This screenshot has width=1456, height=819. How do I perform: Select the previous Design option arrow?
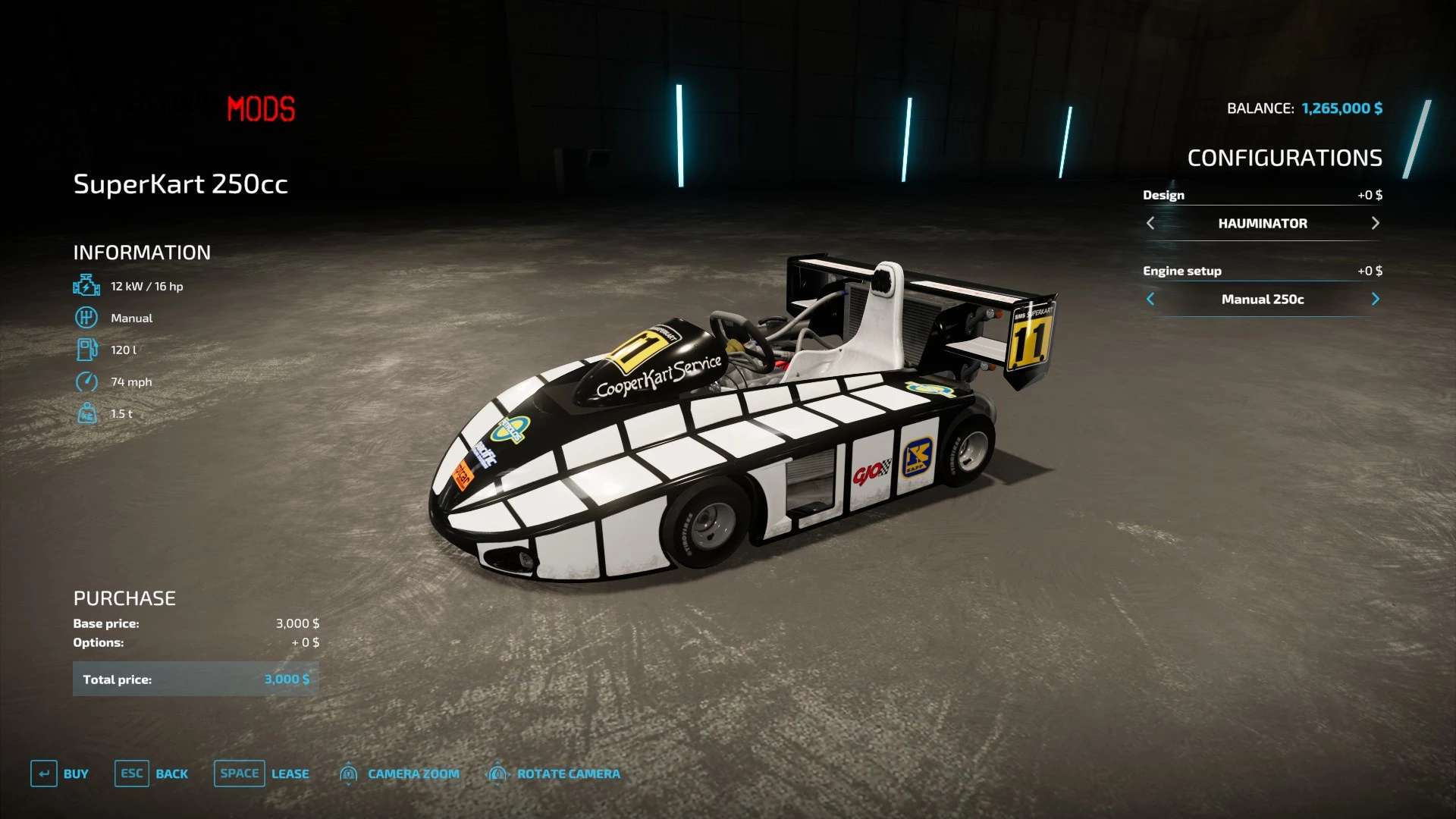(x=1150, y=223)
